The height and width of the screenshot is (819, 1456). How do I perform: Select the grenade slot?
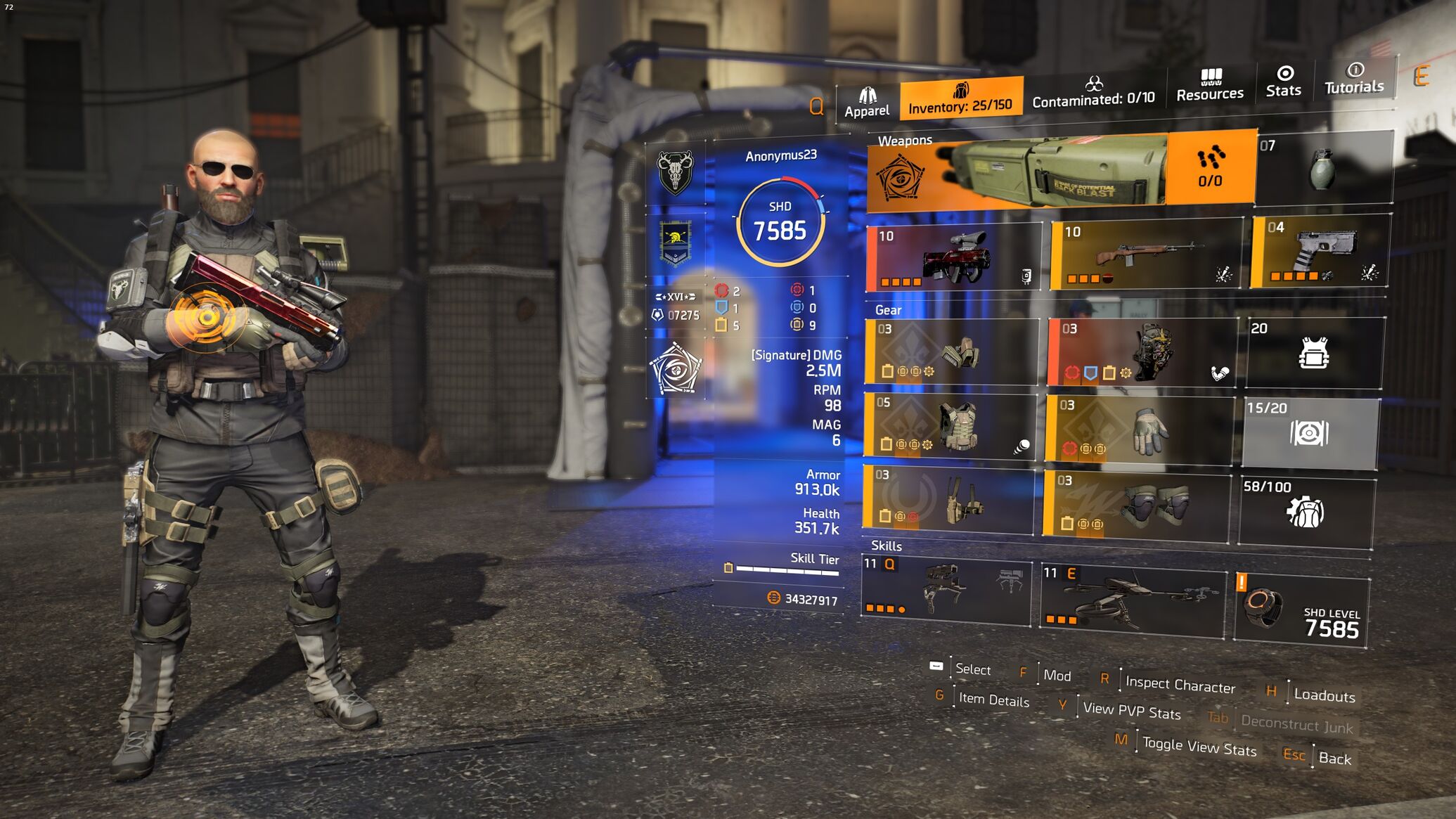click(x=1322, y=169)
